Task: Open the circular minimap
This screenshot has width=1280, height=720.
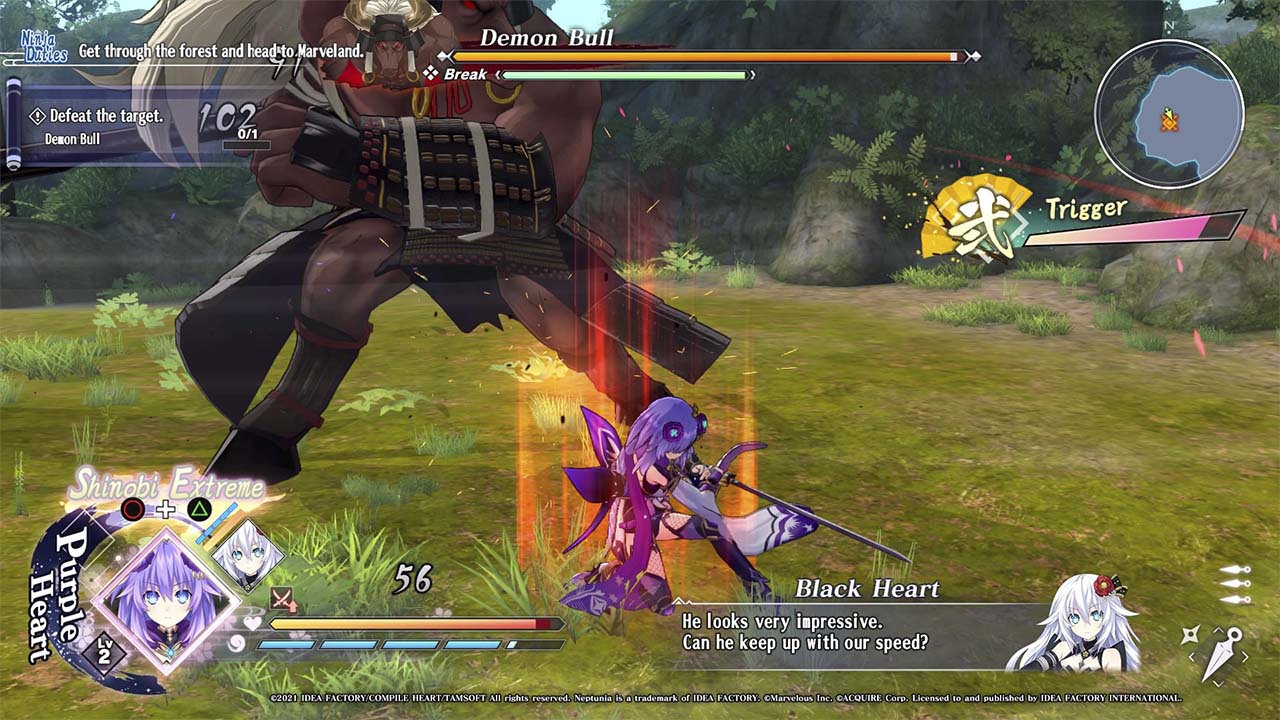Action: tap(1169, 113)
